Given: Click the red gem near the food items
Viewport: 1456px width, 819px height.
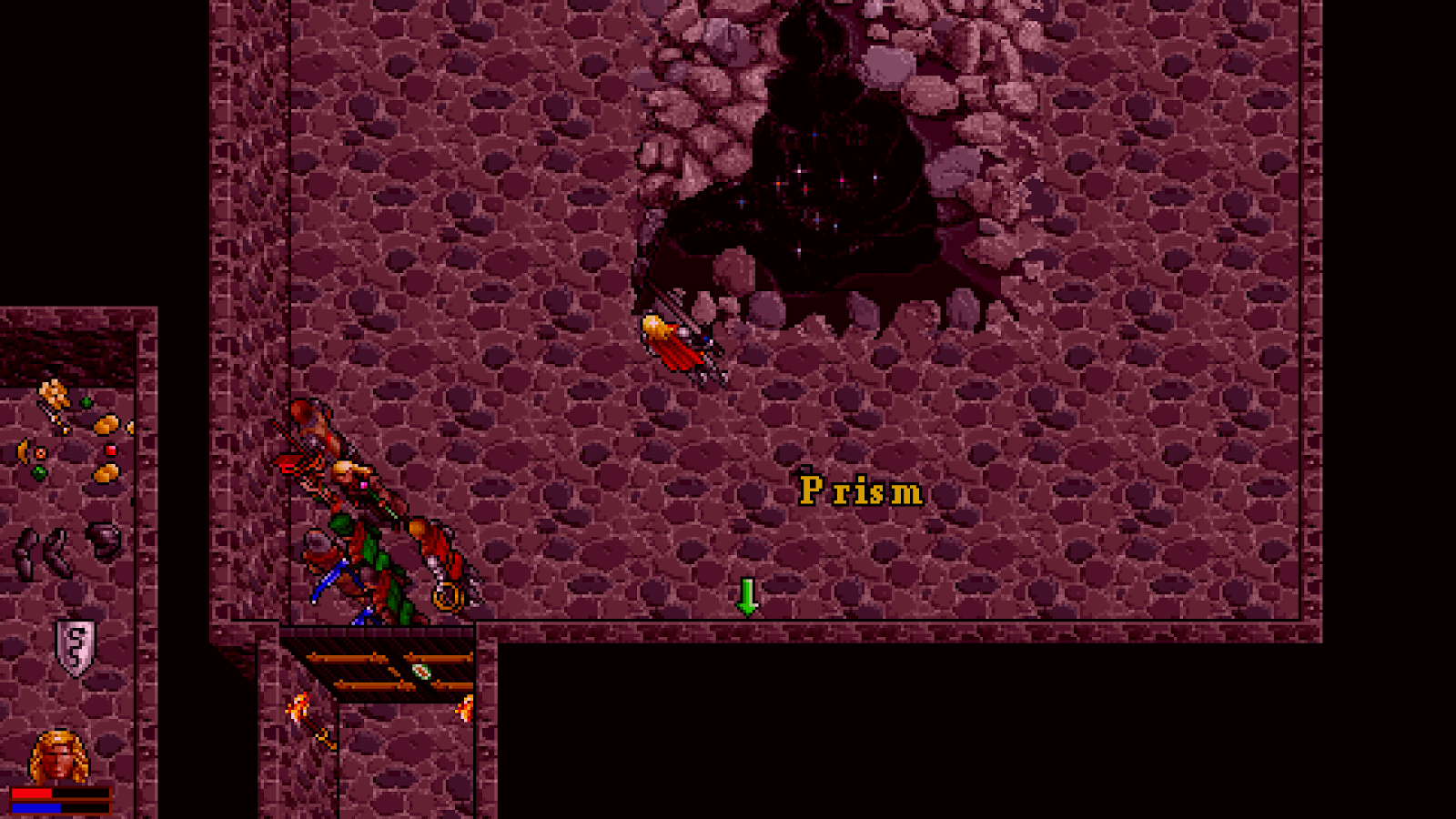Looking at the screenshot, I should 111,451.
